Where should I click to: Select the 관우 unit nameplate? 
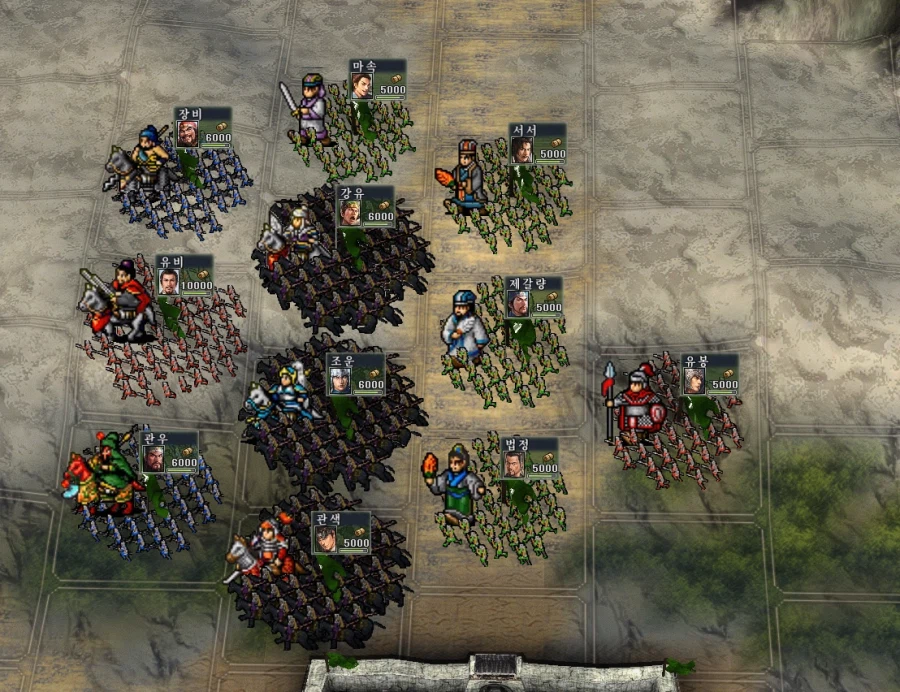169,453
